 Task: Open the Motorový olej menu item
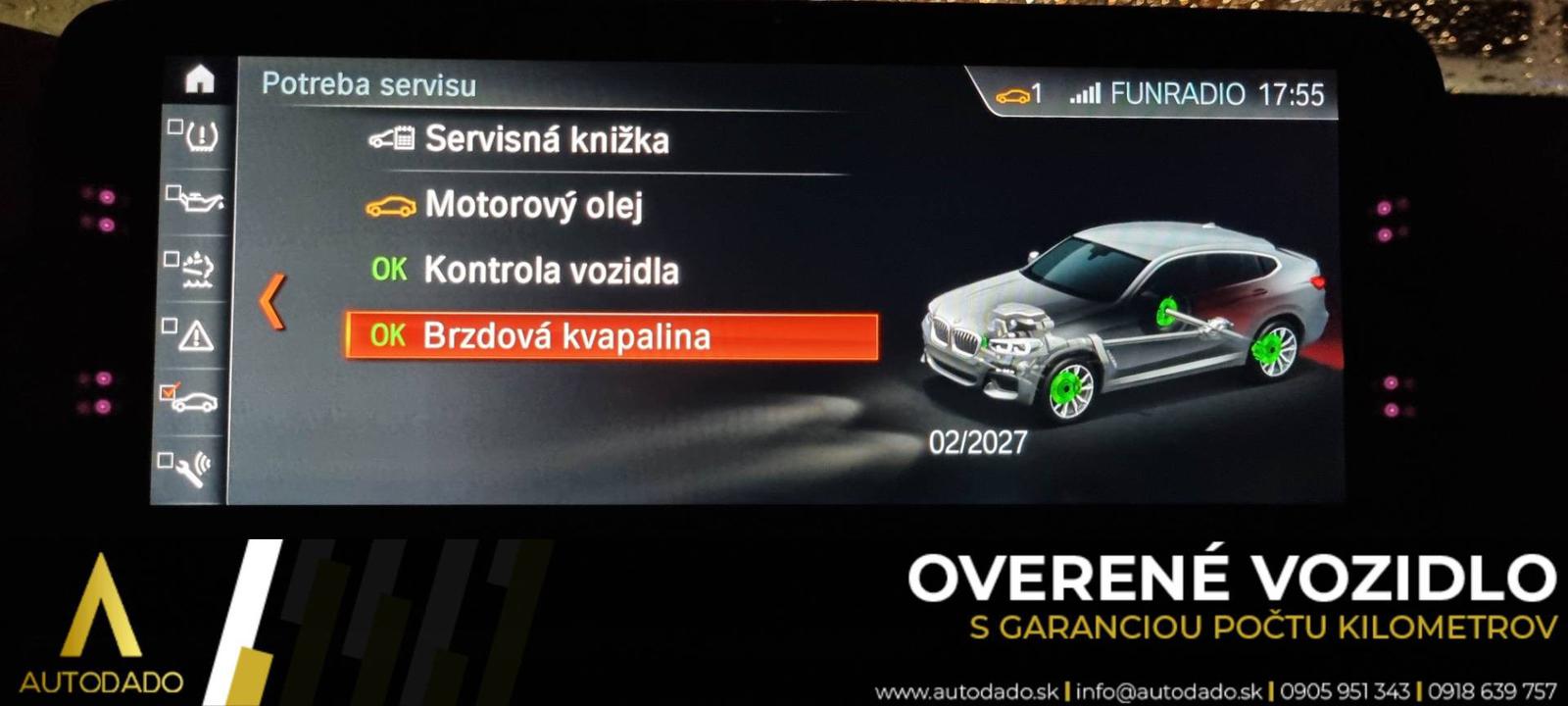click(x=537, y=205)
